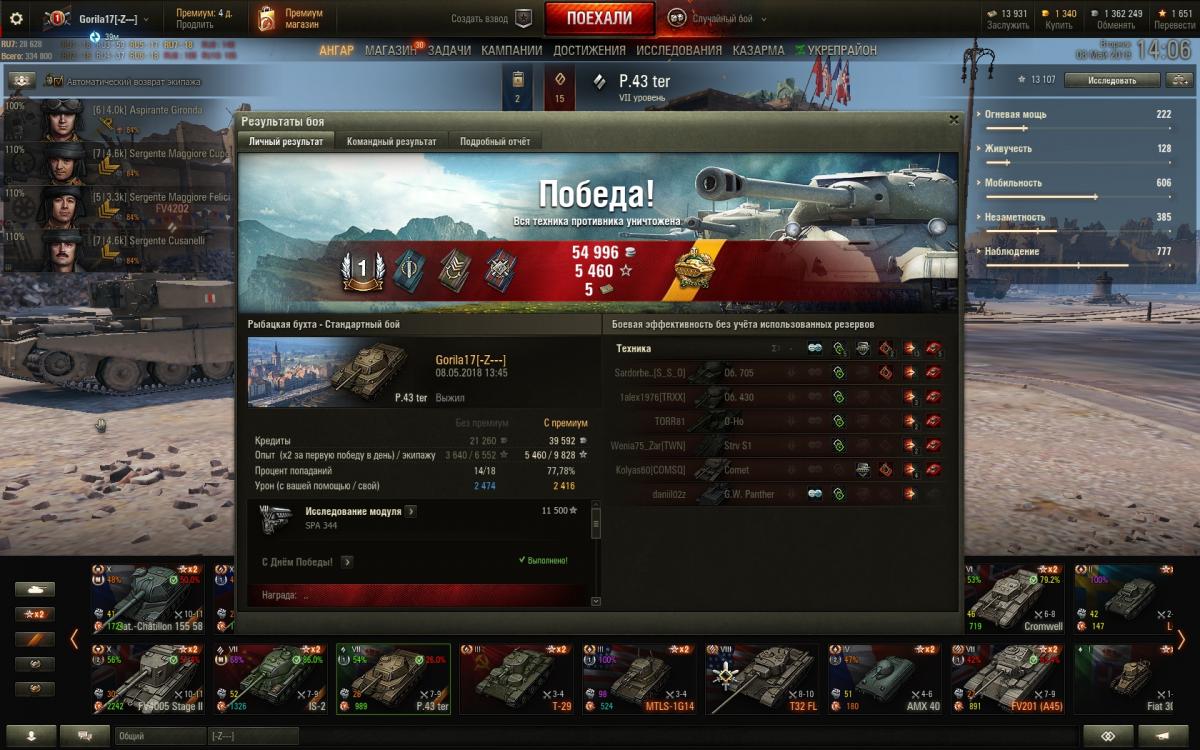The height and width of the screenshot is (750, 1200).
Task: Select the T32 FL tank in carousel
Action: pyautogui.click(x=762, y=678)
